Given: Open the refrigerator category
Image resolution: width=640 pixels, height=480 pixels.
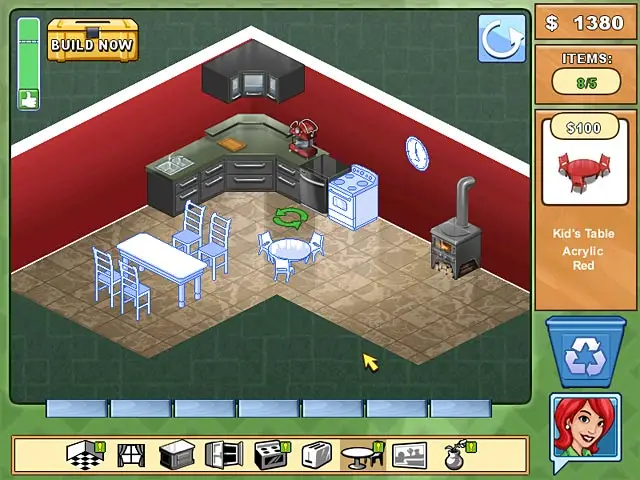Looking at the screenshot, I should coord(223,455).
